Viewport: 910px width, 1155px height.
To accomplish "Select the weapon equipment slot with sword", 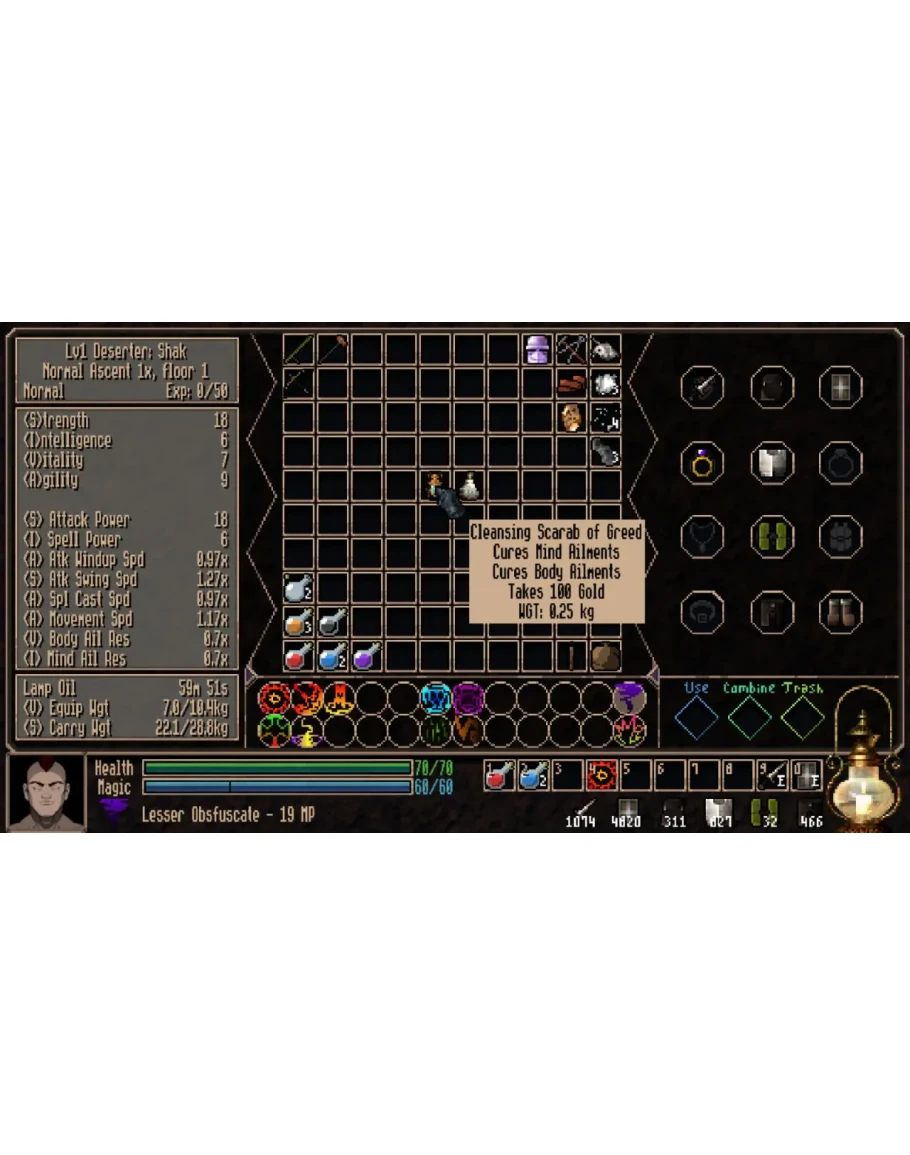I will pos(701,386).
